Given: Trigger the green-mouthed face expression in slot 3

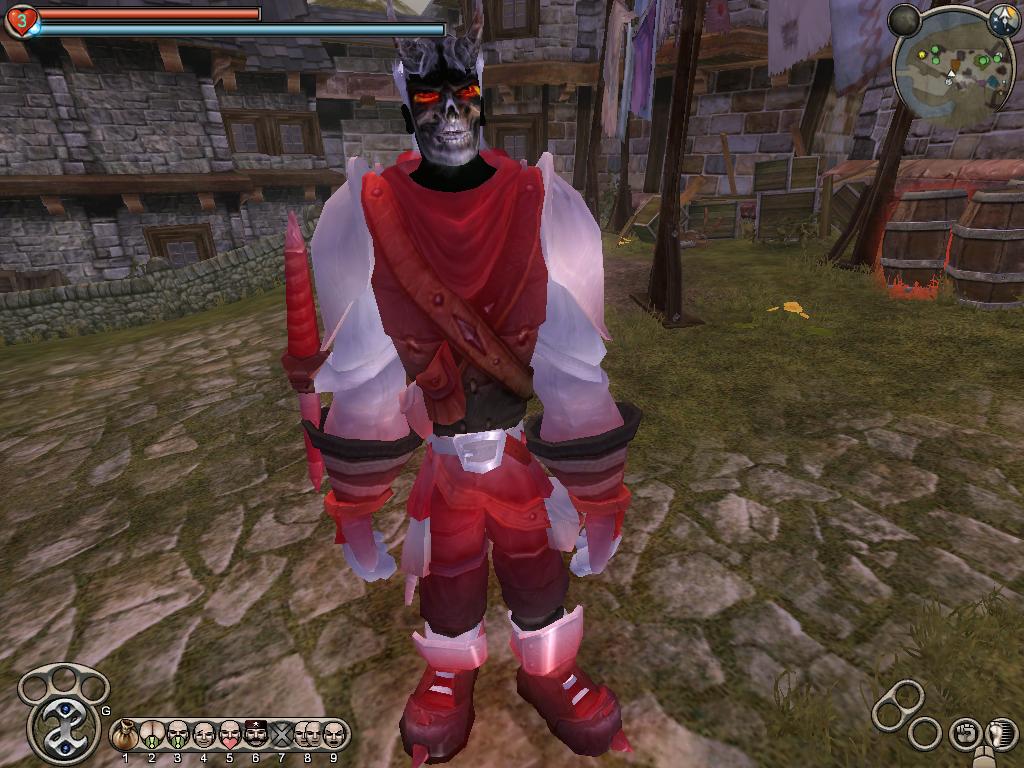Looking at the screenshot, I should click(177, 735).
